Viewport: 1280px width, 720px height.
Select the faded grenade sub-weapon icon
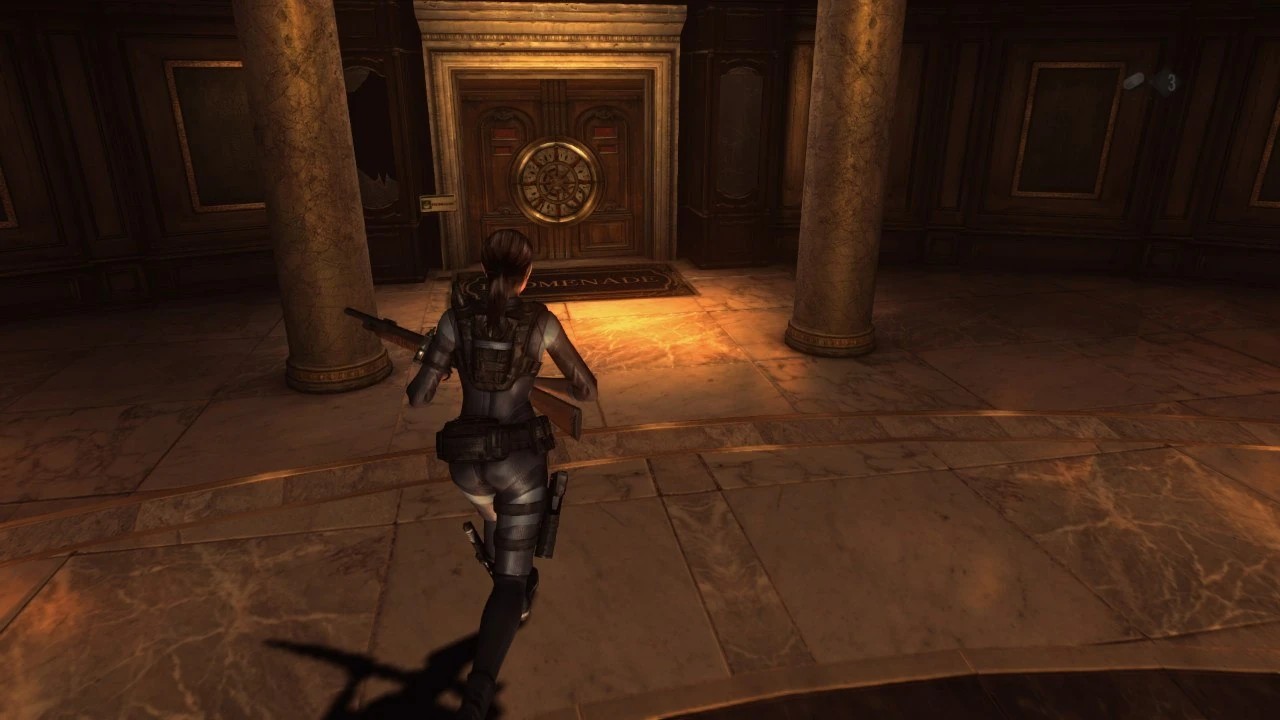tap(1135, 82)
